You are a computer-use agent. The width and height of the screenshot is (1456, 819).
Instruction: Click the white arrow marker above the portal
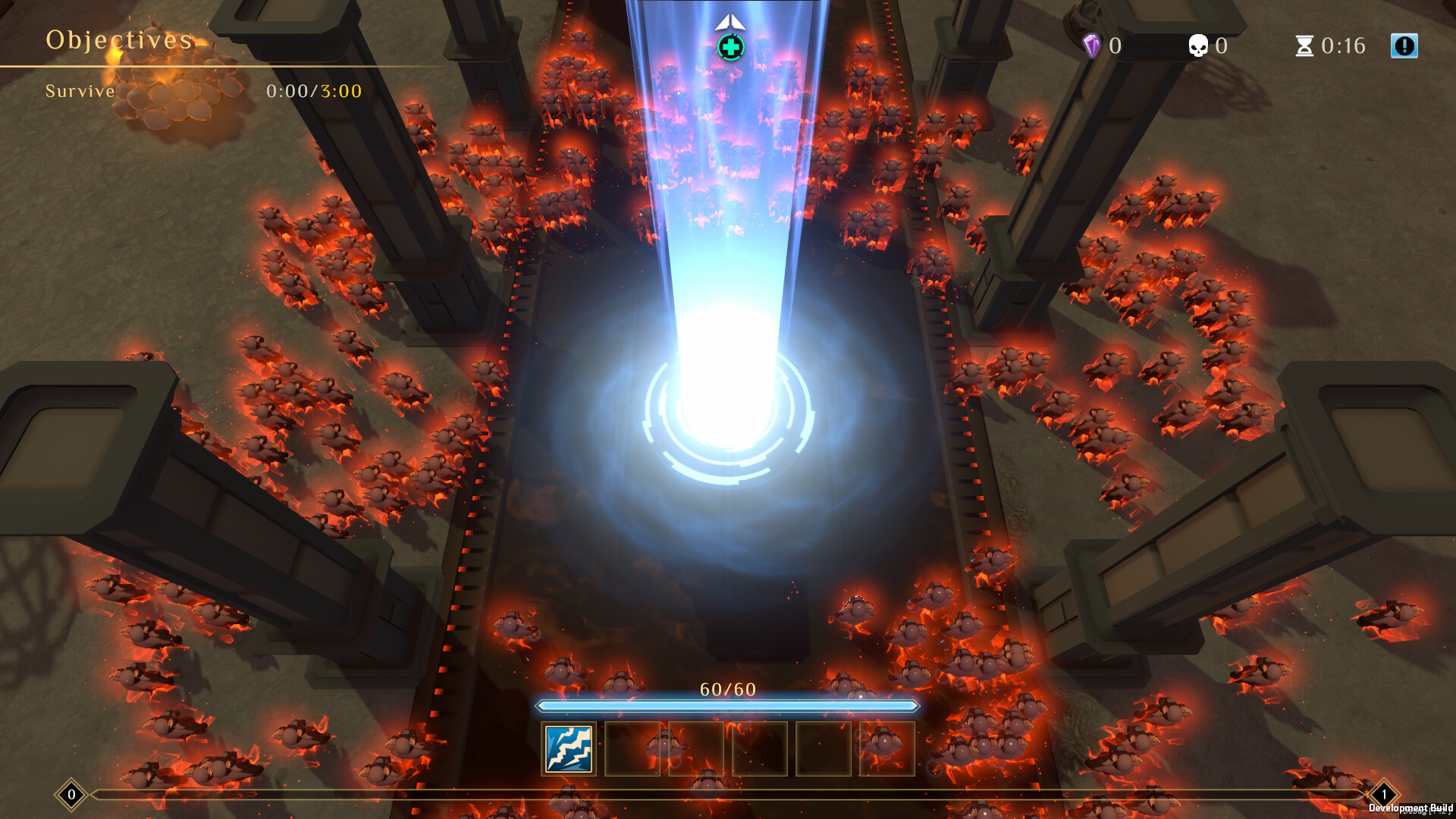pos(730,23)
